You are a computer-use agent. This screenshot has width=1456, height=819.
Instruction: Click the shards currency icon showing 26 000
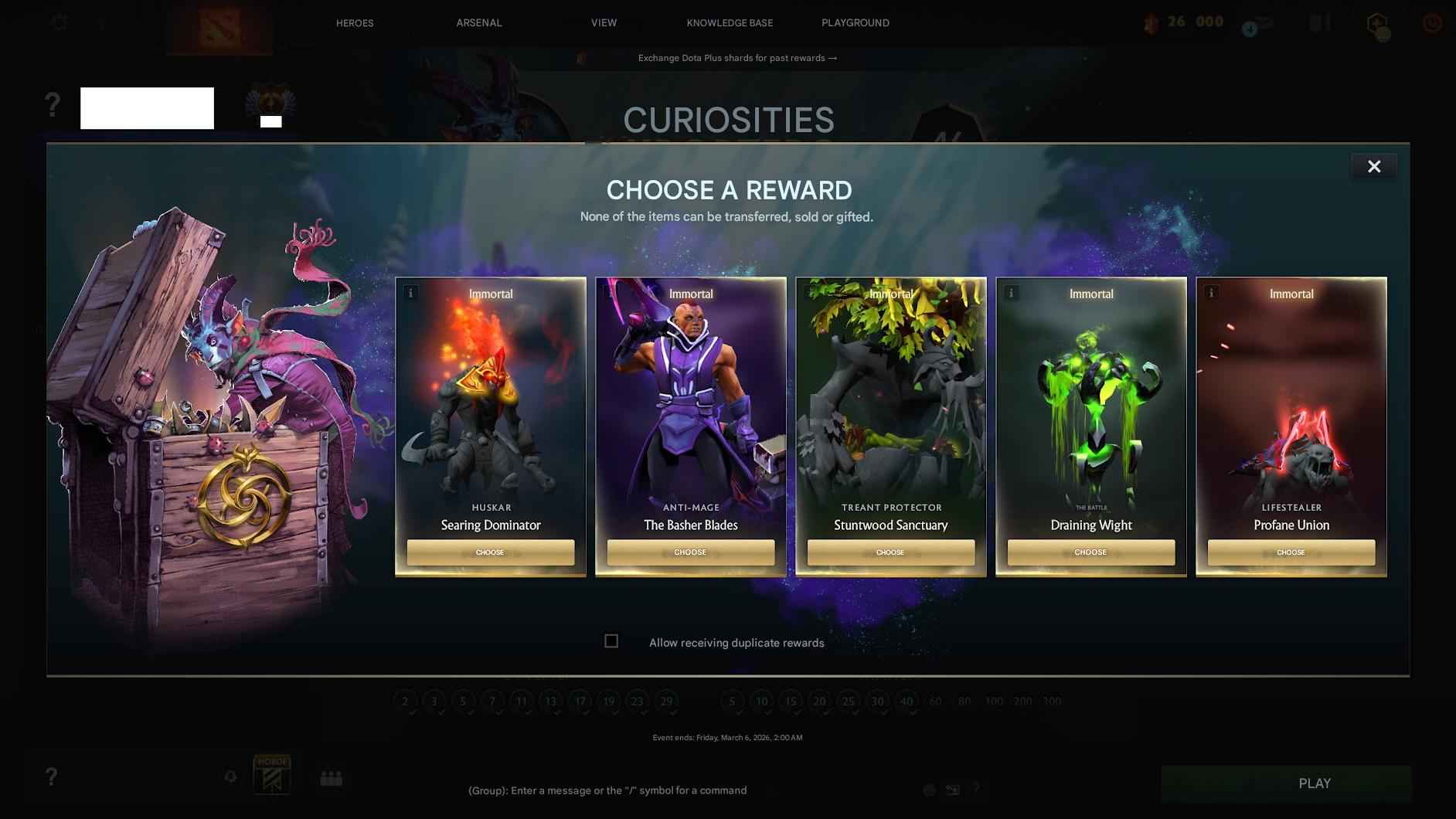click(x=1152, y=22)
